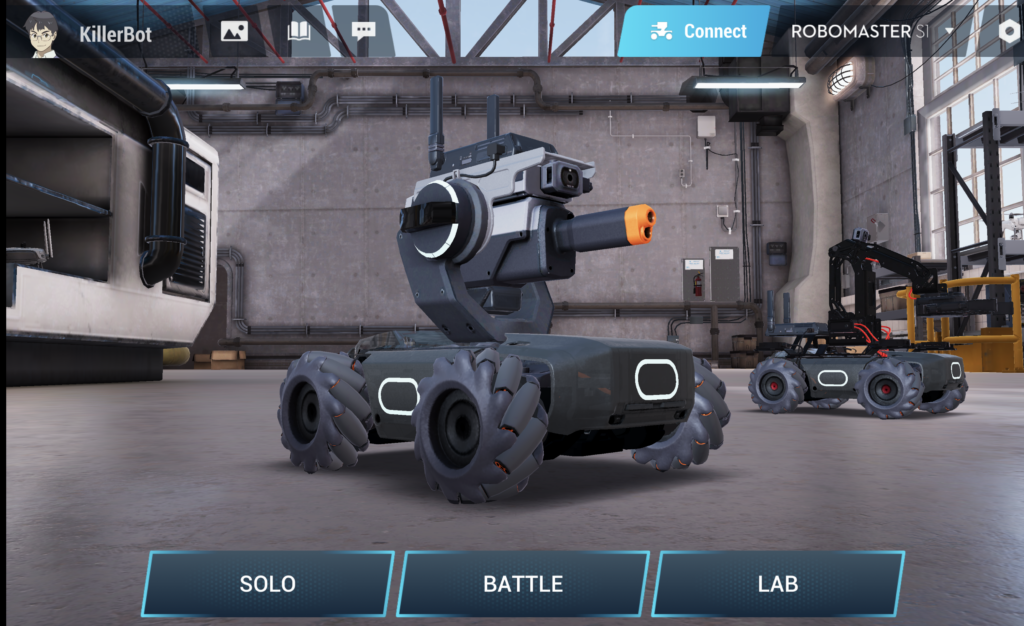Screen dimensions: 1024x626
Task: Open the photo gallery icon
Action: 235,31
